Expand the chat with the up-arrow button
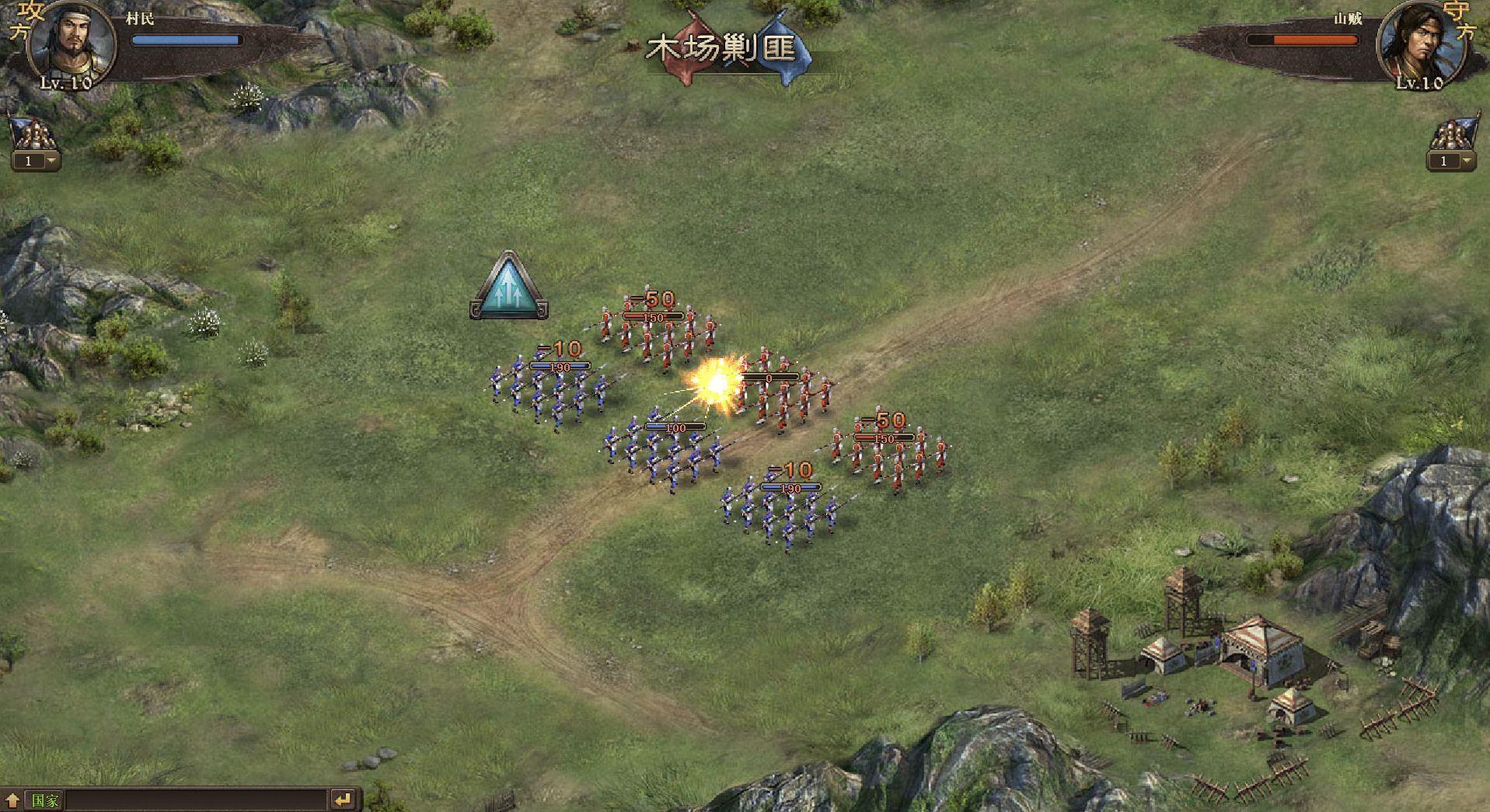The width and height of the screenshot is (1490, 812). click(x=12, y=800)
